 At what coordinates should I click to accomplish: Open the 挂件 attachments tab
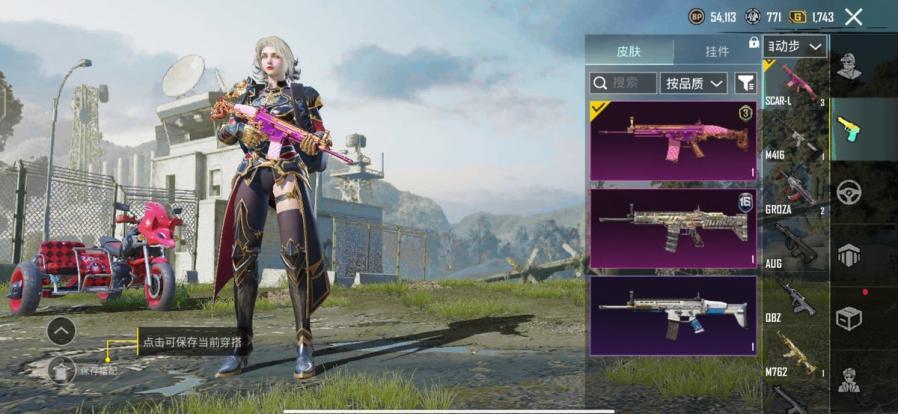click(x=716, y=50)
